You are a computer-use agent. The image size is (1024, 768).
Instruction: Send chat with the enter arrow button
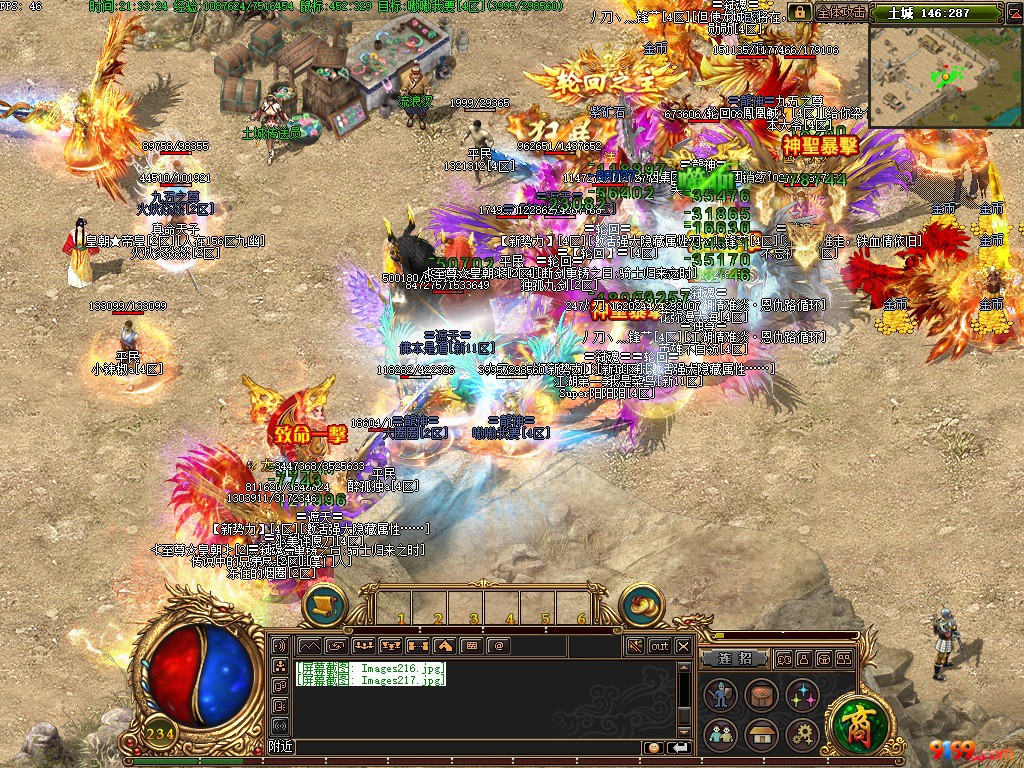pos(680,747)
